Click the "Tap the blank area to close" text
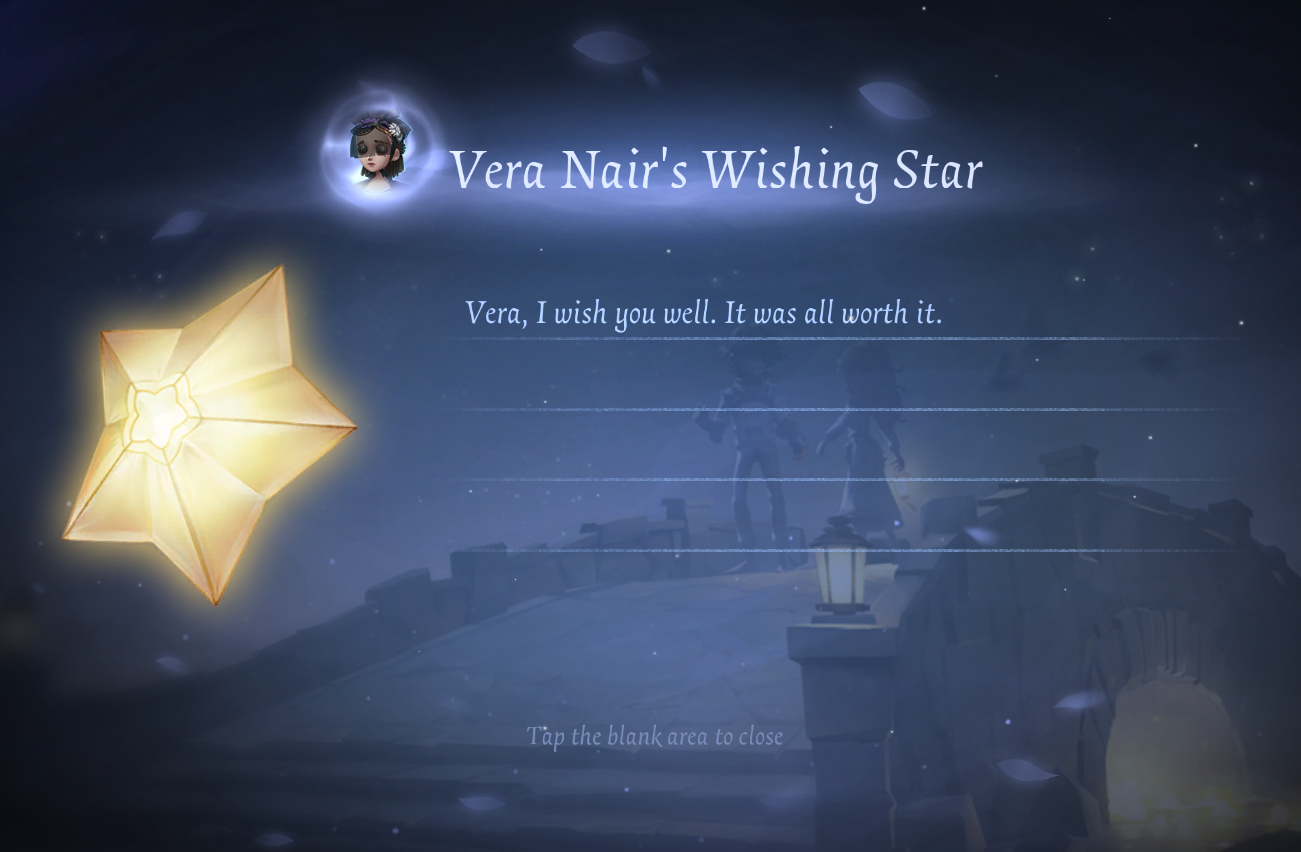1301x852 pixels. coord(655,737)
